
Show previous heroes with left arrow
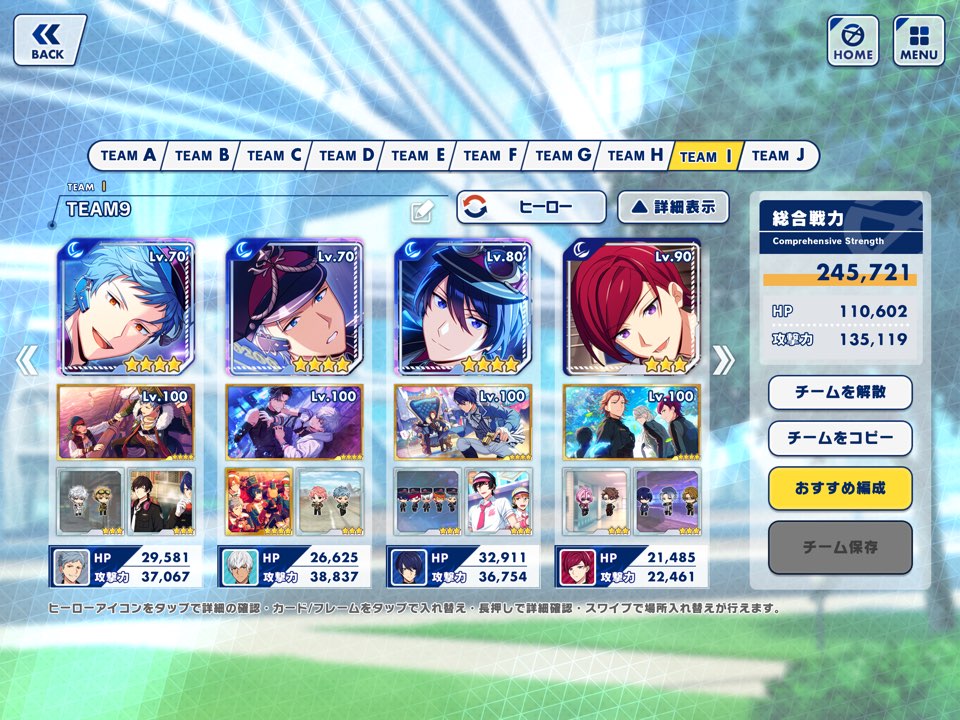point(28,360)
